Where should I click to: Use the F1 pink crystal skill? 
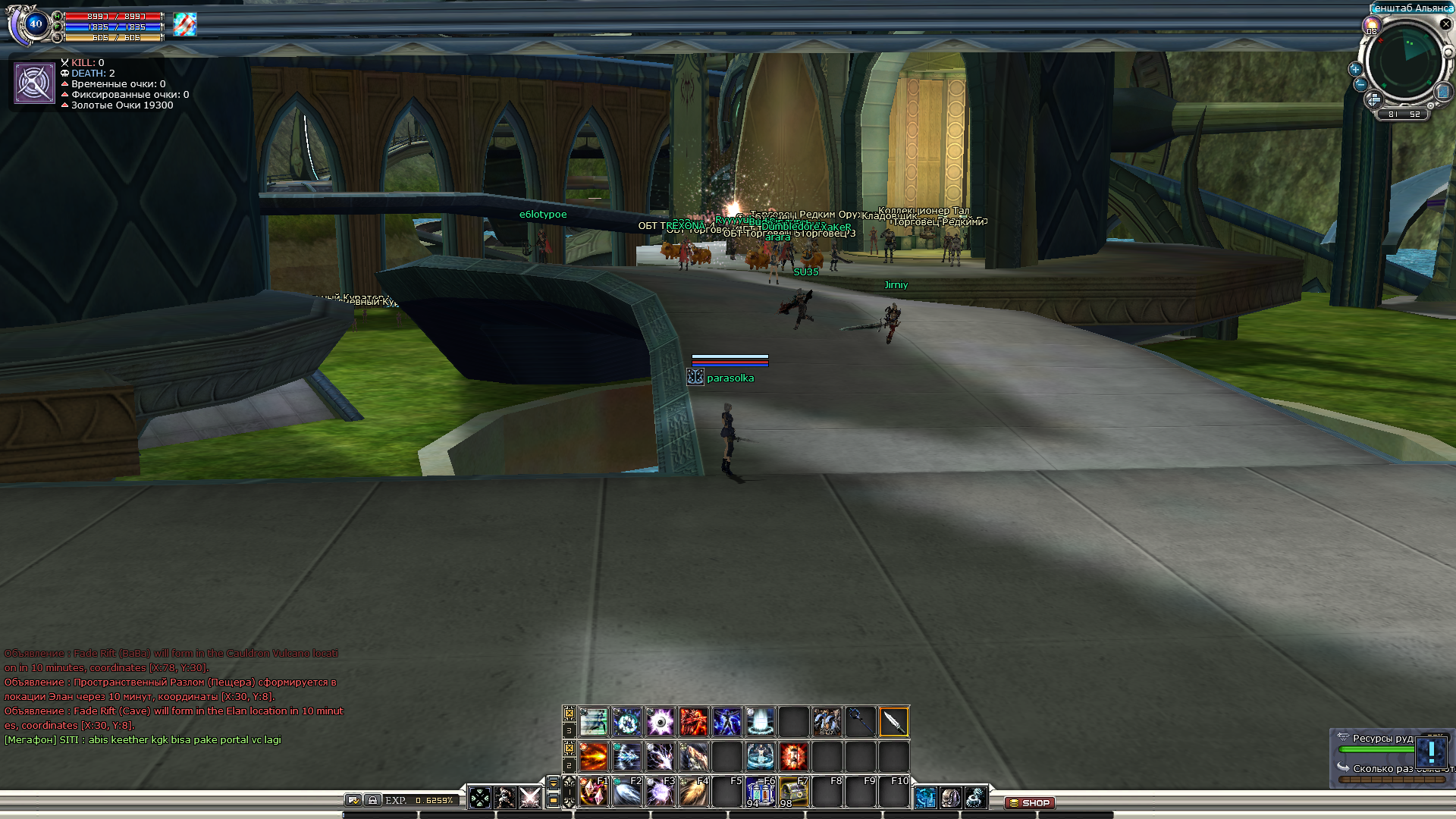tap(593, 792)
